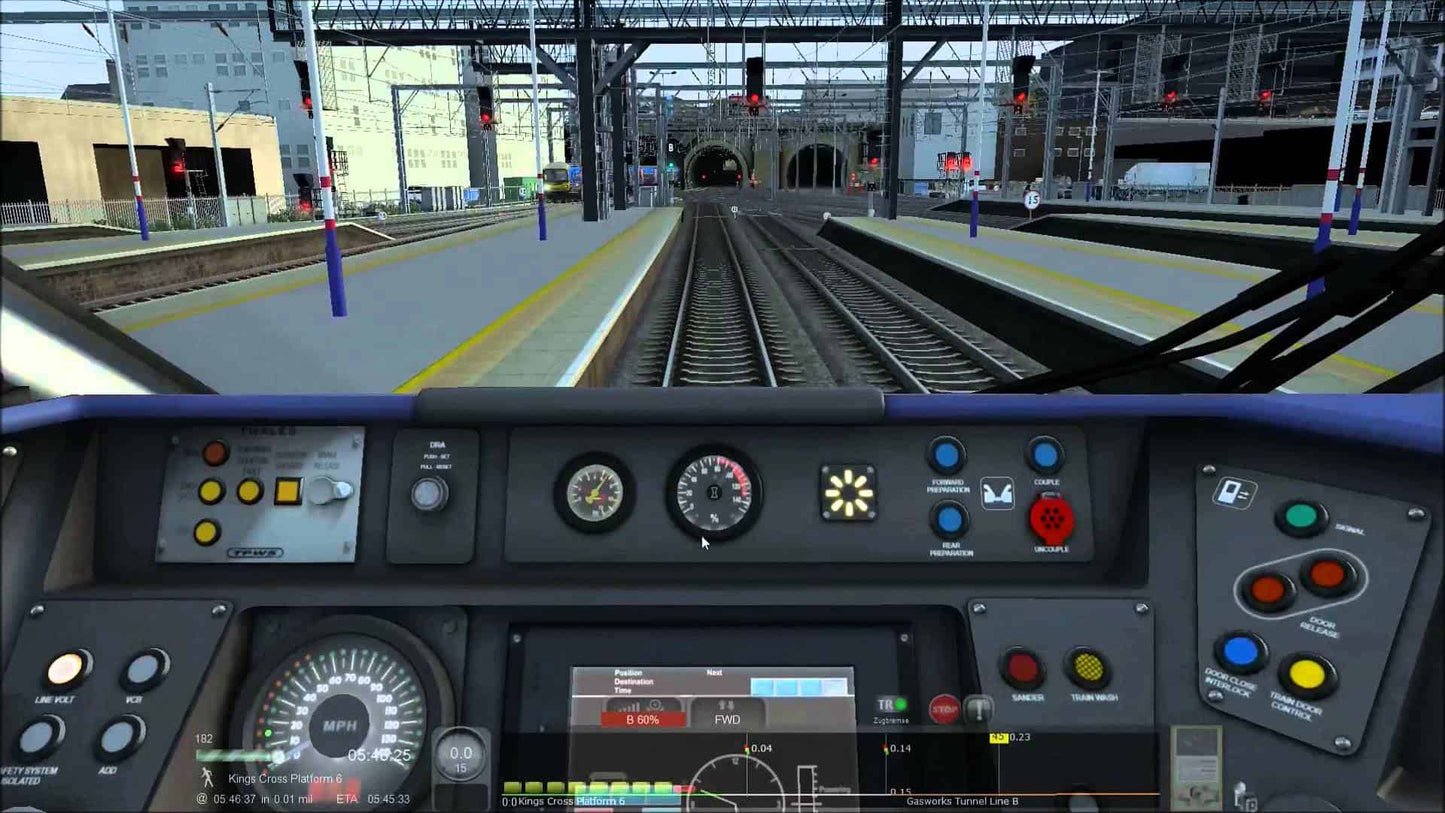1445x813 pixels.
Task: Toggle the VCB switch on the left console
Action: click(144, 669)
